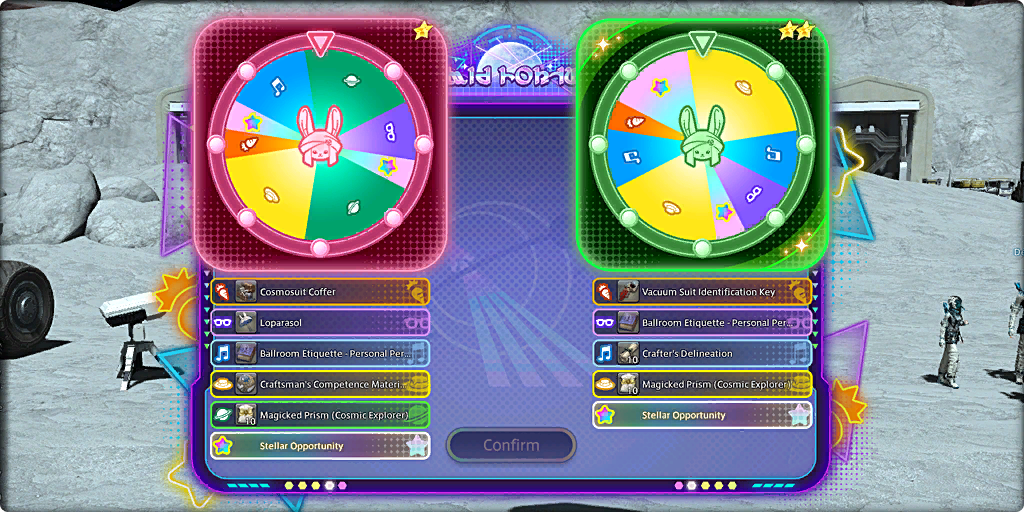This screenshot has width=1024, height=512.
Task: Select the Loparasol reward row
Action: tap(320, 323)
